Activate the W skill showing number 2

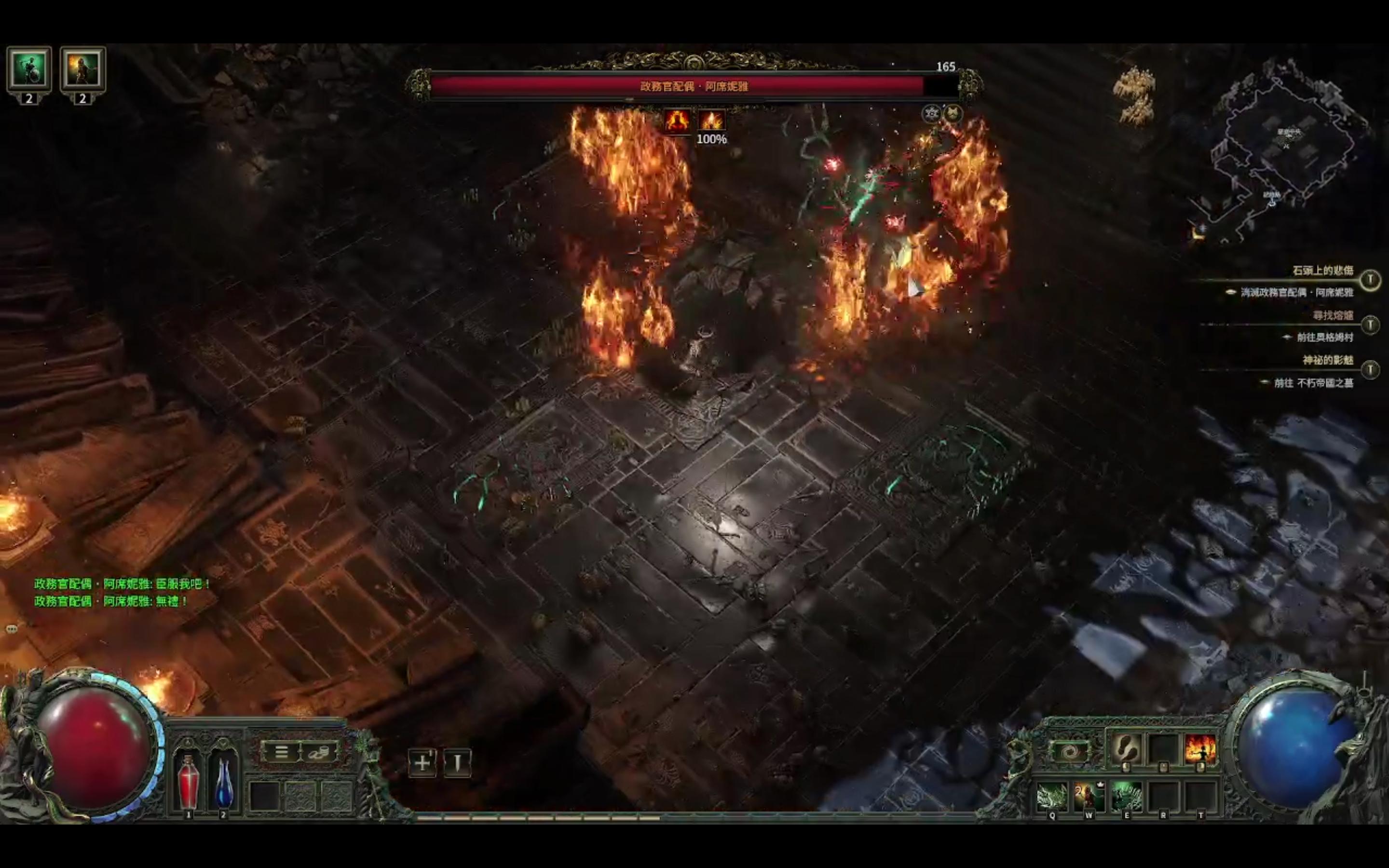pos(1089,796)
